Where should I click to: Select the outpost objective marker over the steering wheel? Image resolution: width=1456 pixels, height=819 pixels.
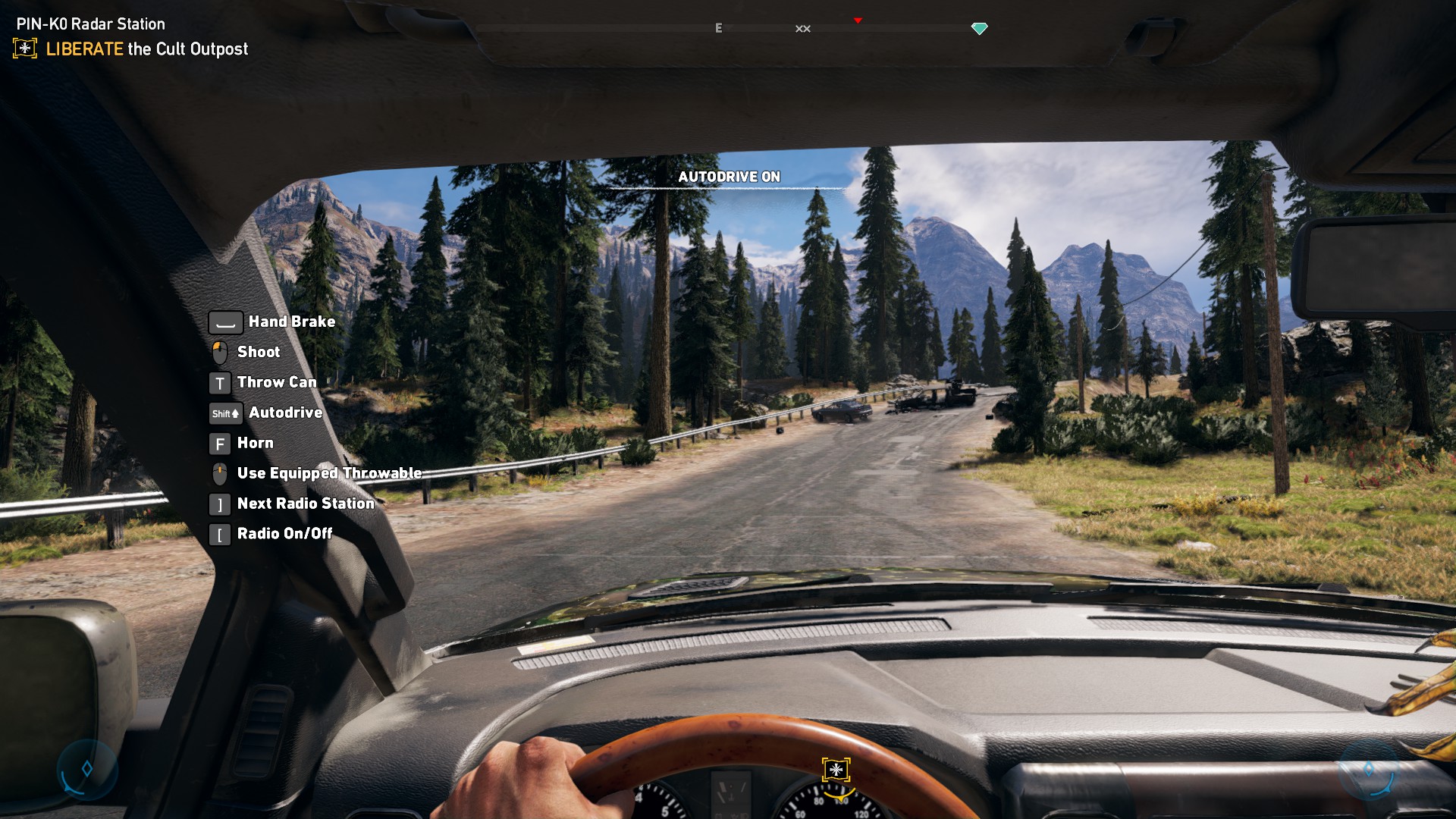pyautogui.click(x=836, y=770)
